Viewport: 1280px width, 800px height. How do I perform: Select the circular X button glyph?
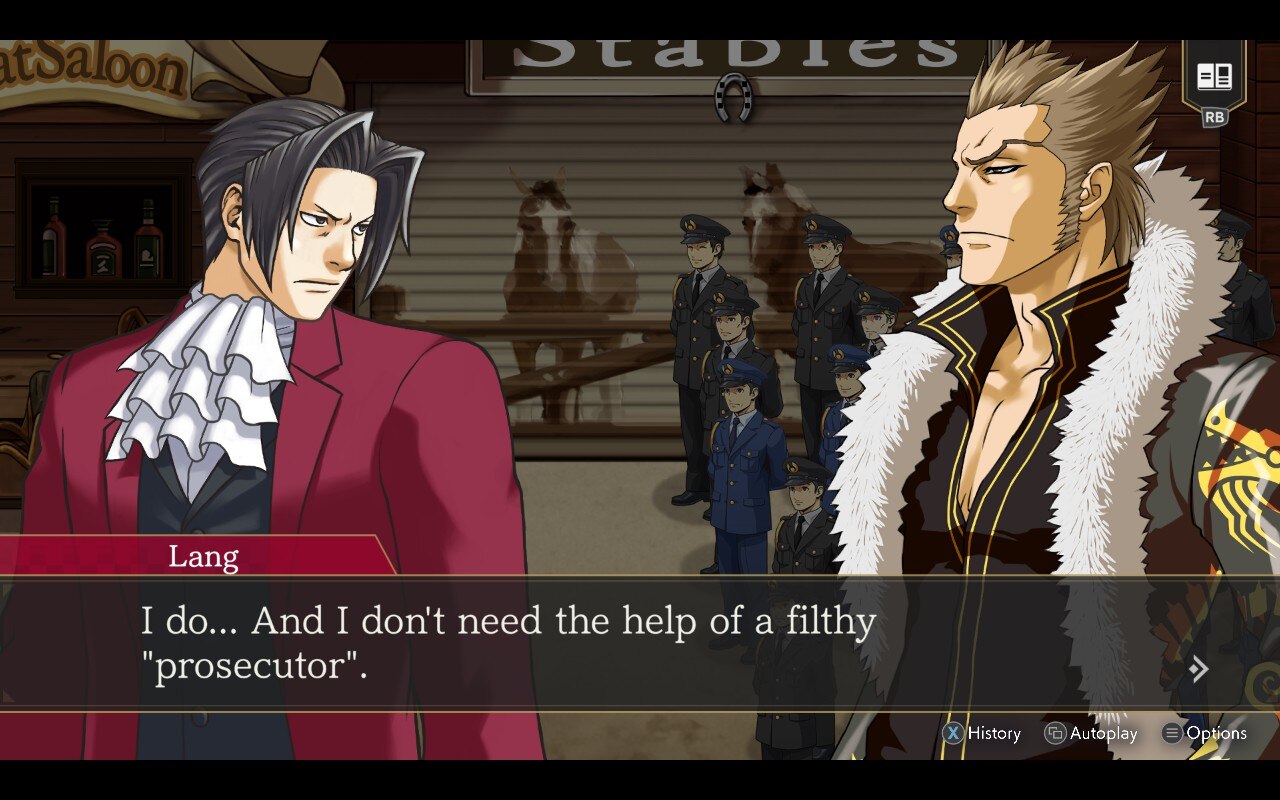pyautogui.click(x=953, y=733)
